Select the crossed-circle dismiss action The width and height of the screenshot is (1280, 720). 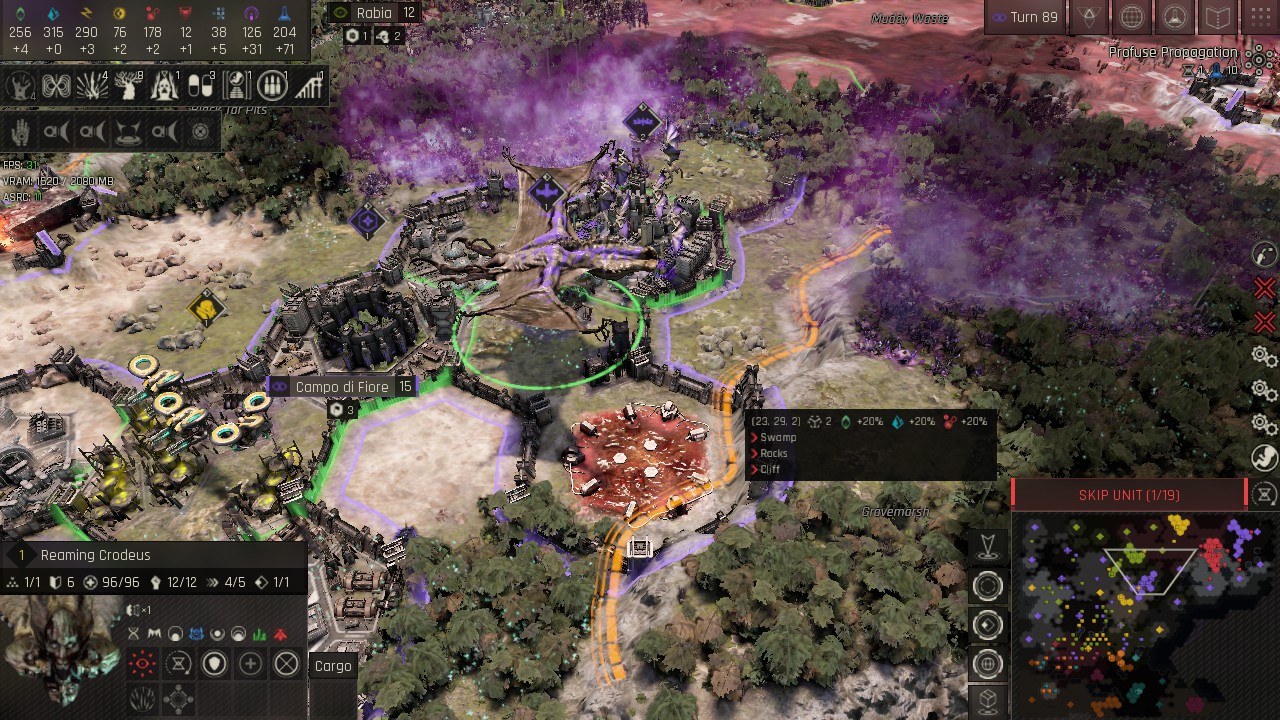click(287, 663)
